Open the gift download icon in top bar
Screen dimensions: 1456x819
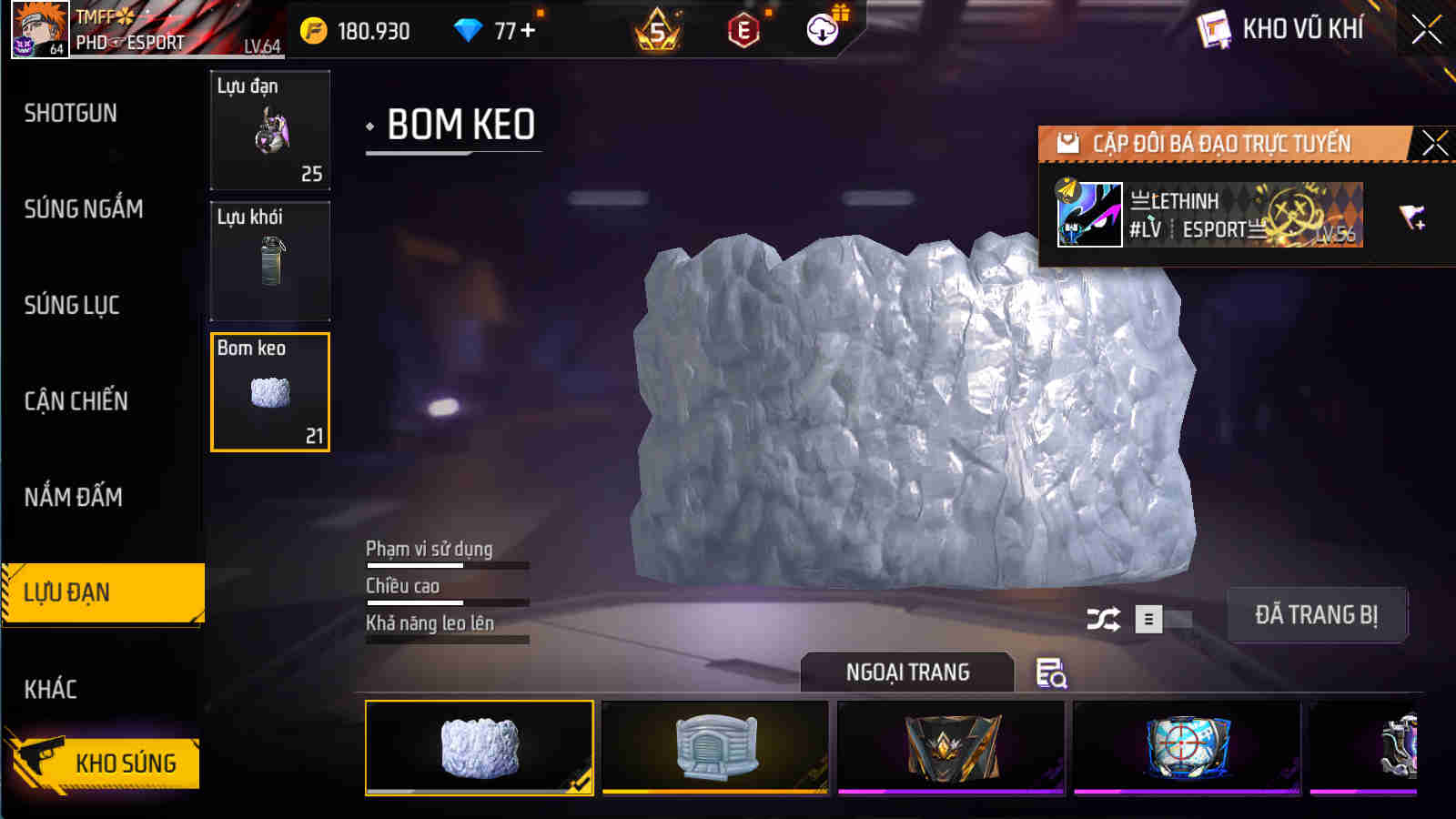(x=822, y=30)
